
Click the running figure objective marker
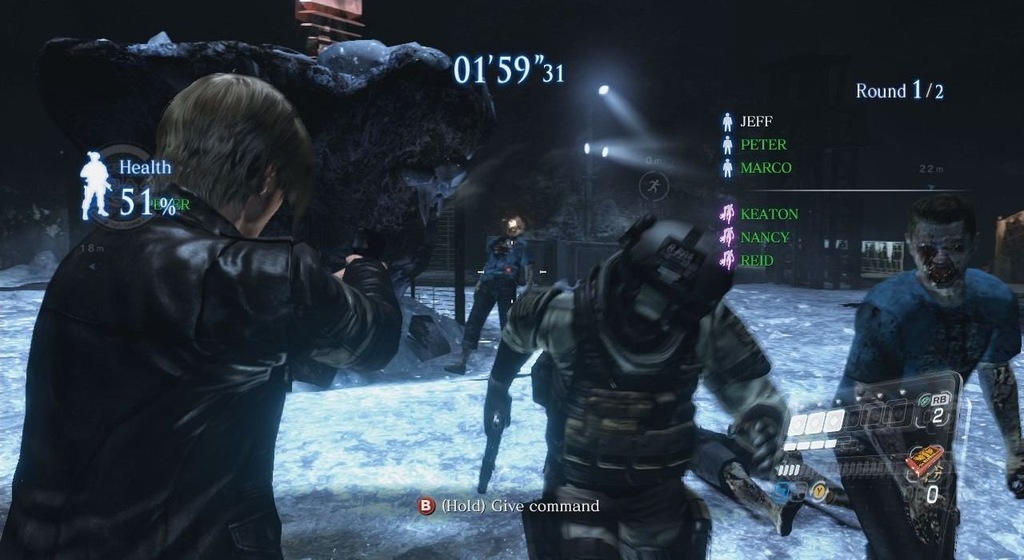pos(653,185)
